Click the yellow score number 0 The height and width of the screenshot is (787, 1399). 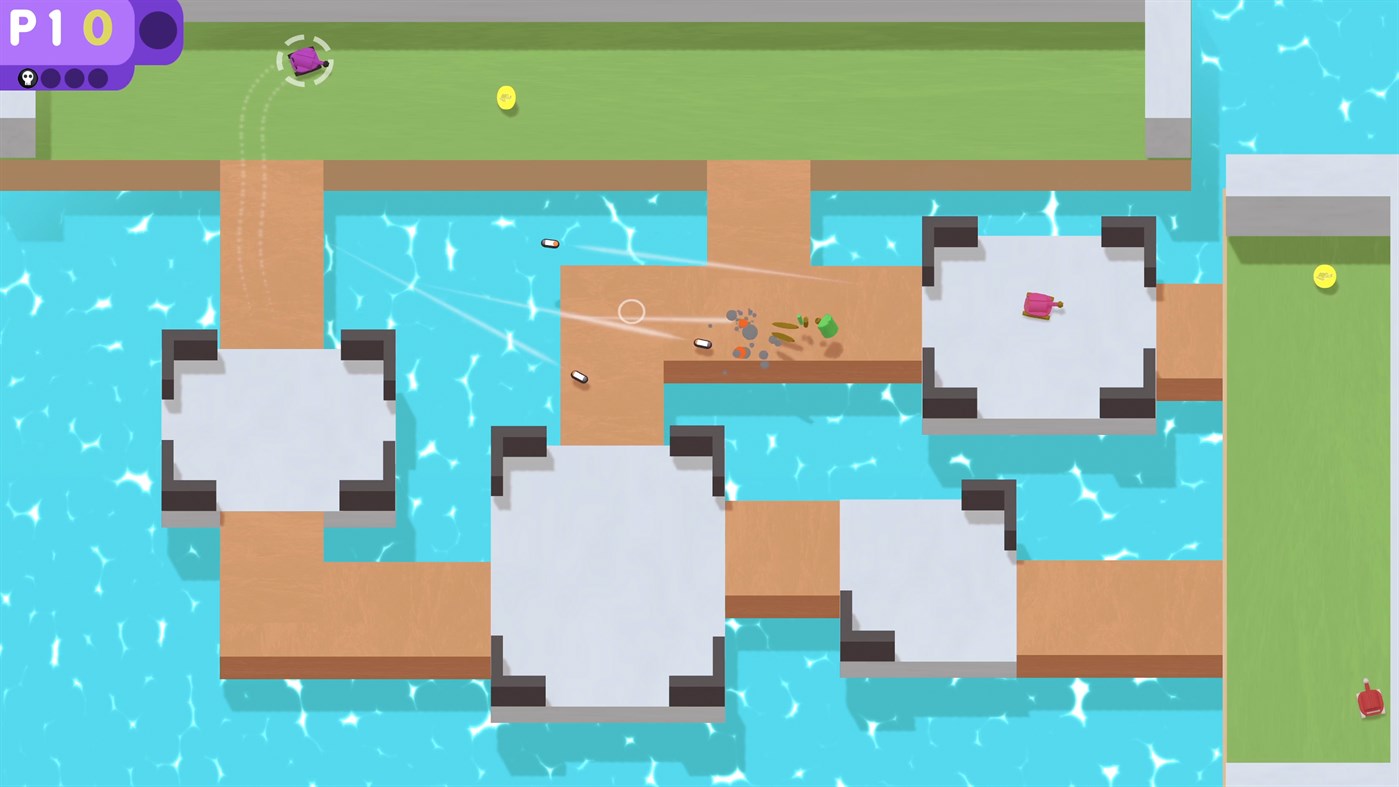click(96, 28)
